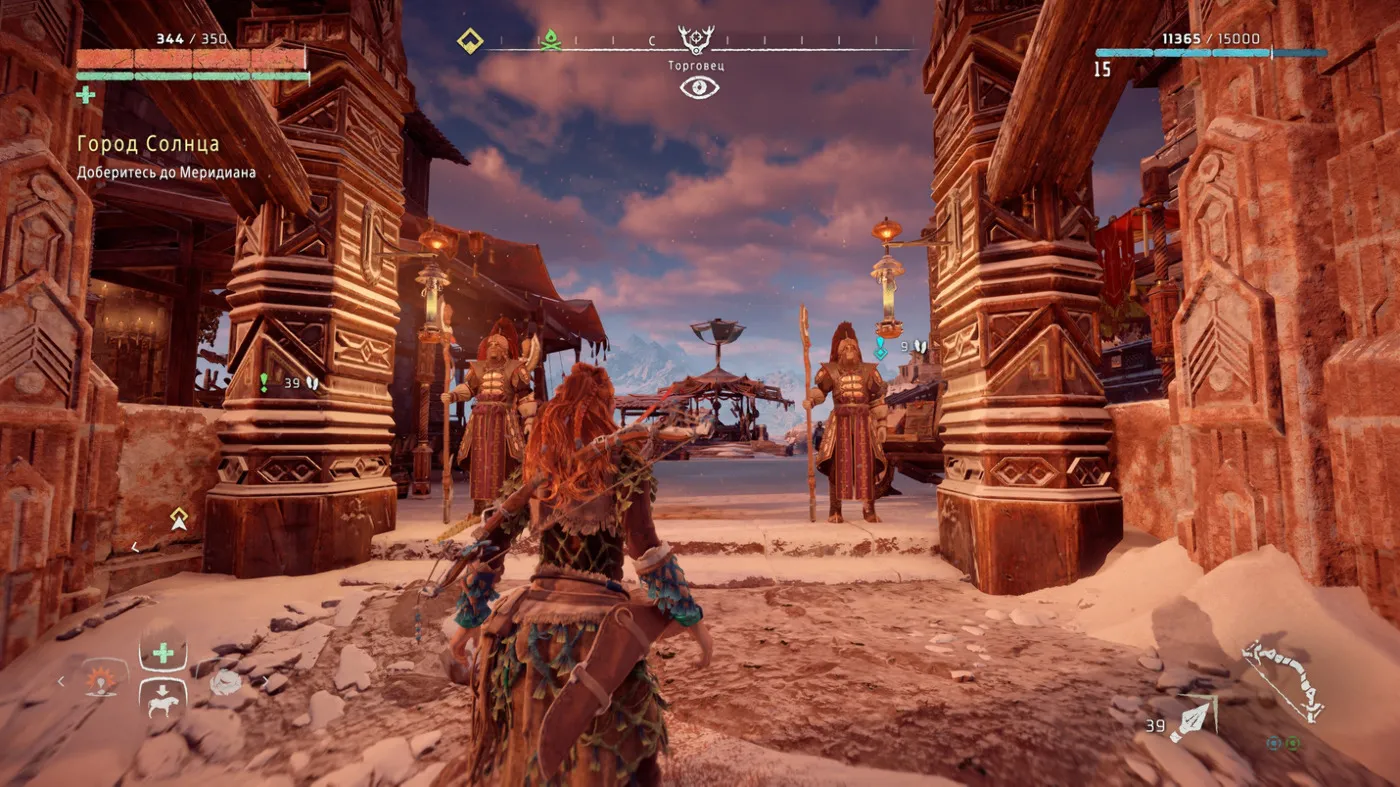Screen dimensions: 1400x787
Task: Open the Город Солнца quest tracker
Action: (x=149, y=145)
